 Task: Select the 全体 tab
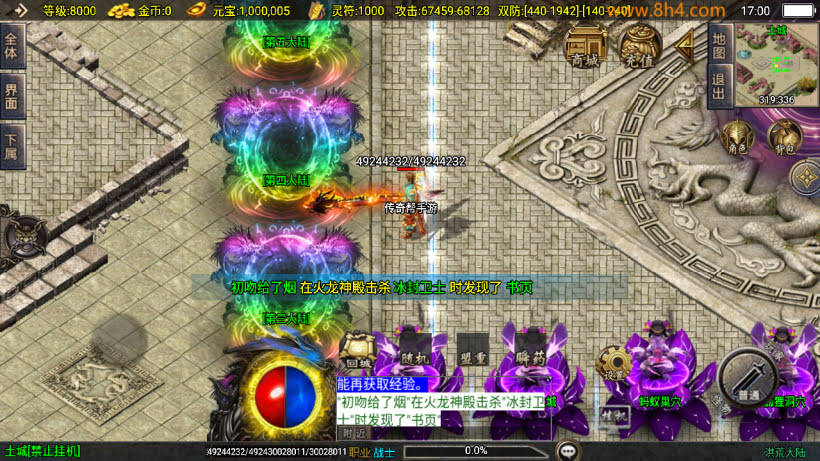click(12, 46)
